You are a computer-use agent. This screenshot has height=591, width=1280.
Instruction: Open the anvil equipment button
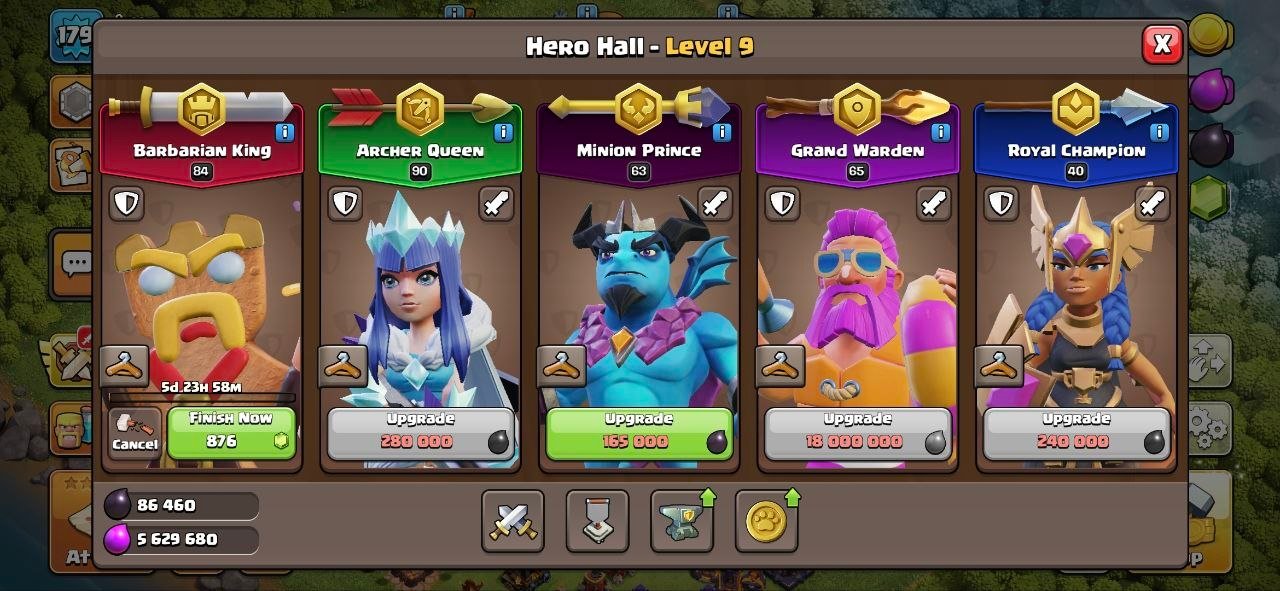pyautogui.click(x=682, y=521)
